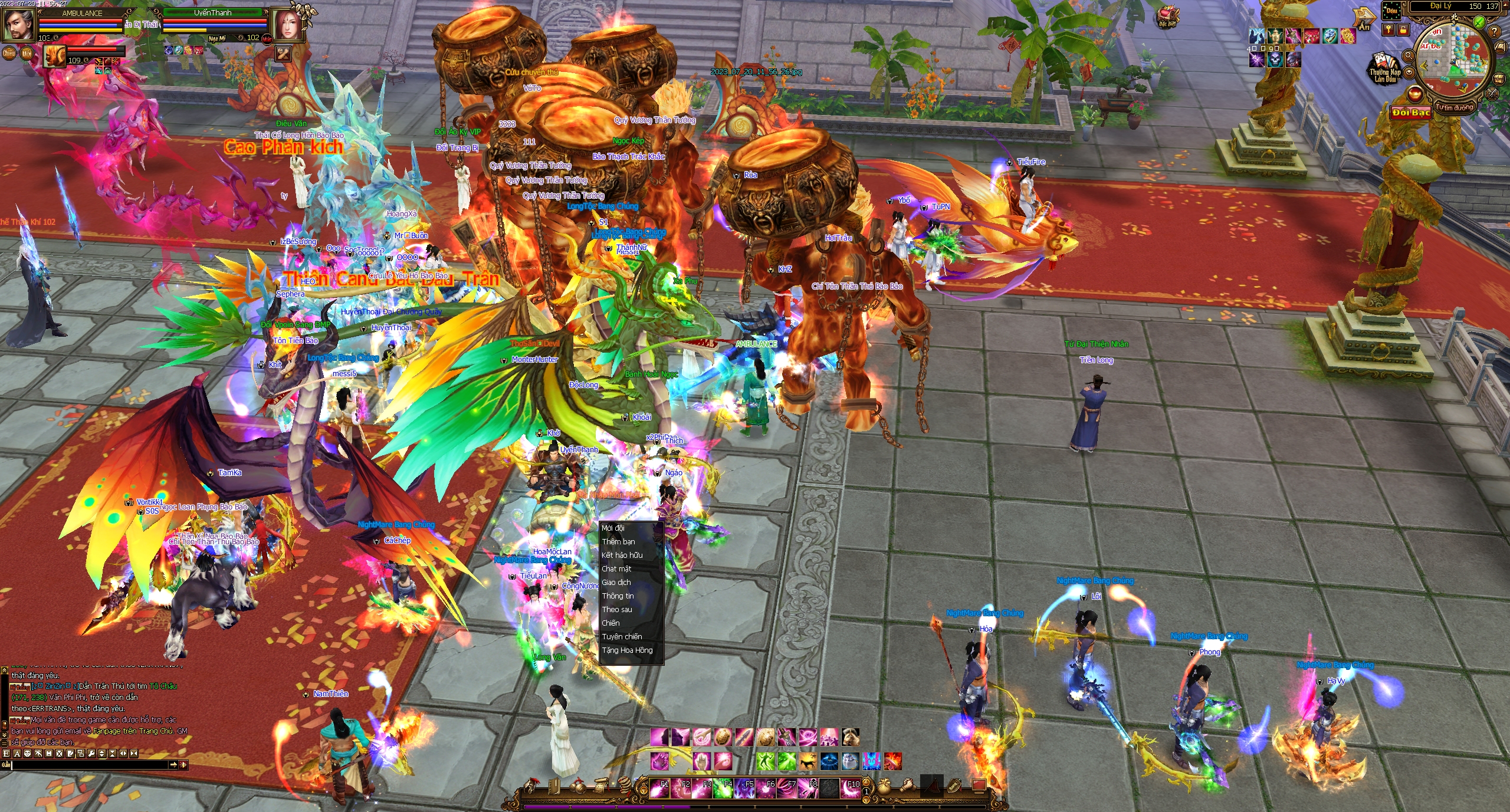Click the handshake icon on the bottom bar
Image resolution: width=1510 pixels, height=812 pixels.
(x=909, y=786)
